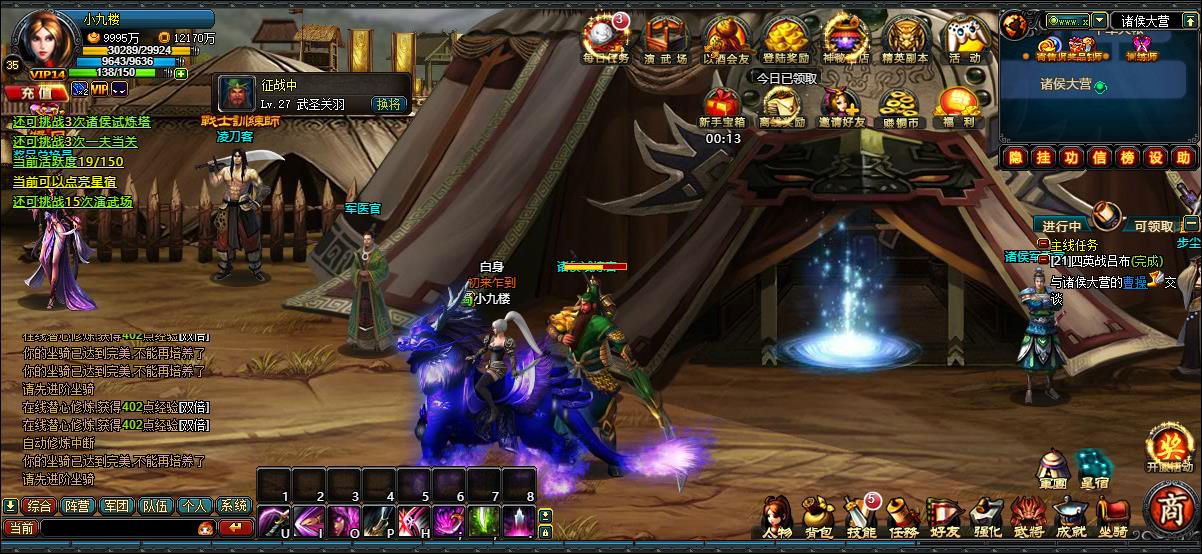Open the 技能 skills menu

861,515
